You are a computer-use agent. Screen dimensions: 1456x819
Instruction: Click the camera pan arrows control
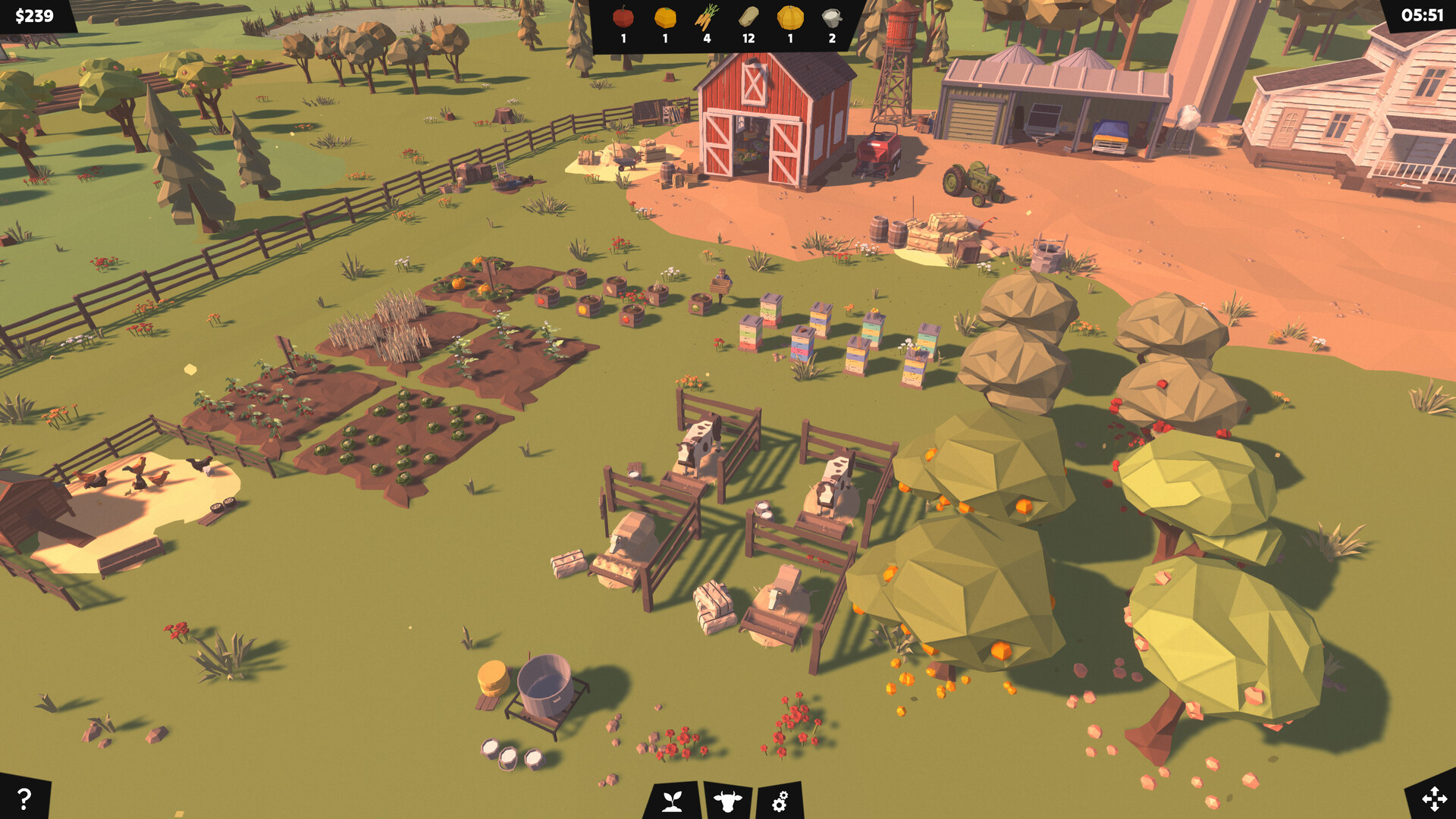point(1433,800)
